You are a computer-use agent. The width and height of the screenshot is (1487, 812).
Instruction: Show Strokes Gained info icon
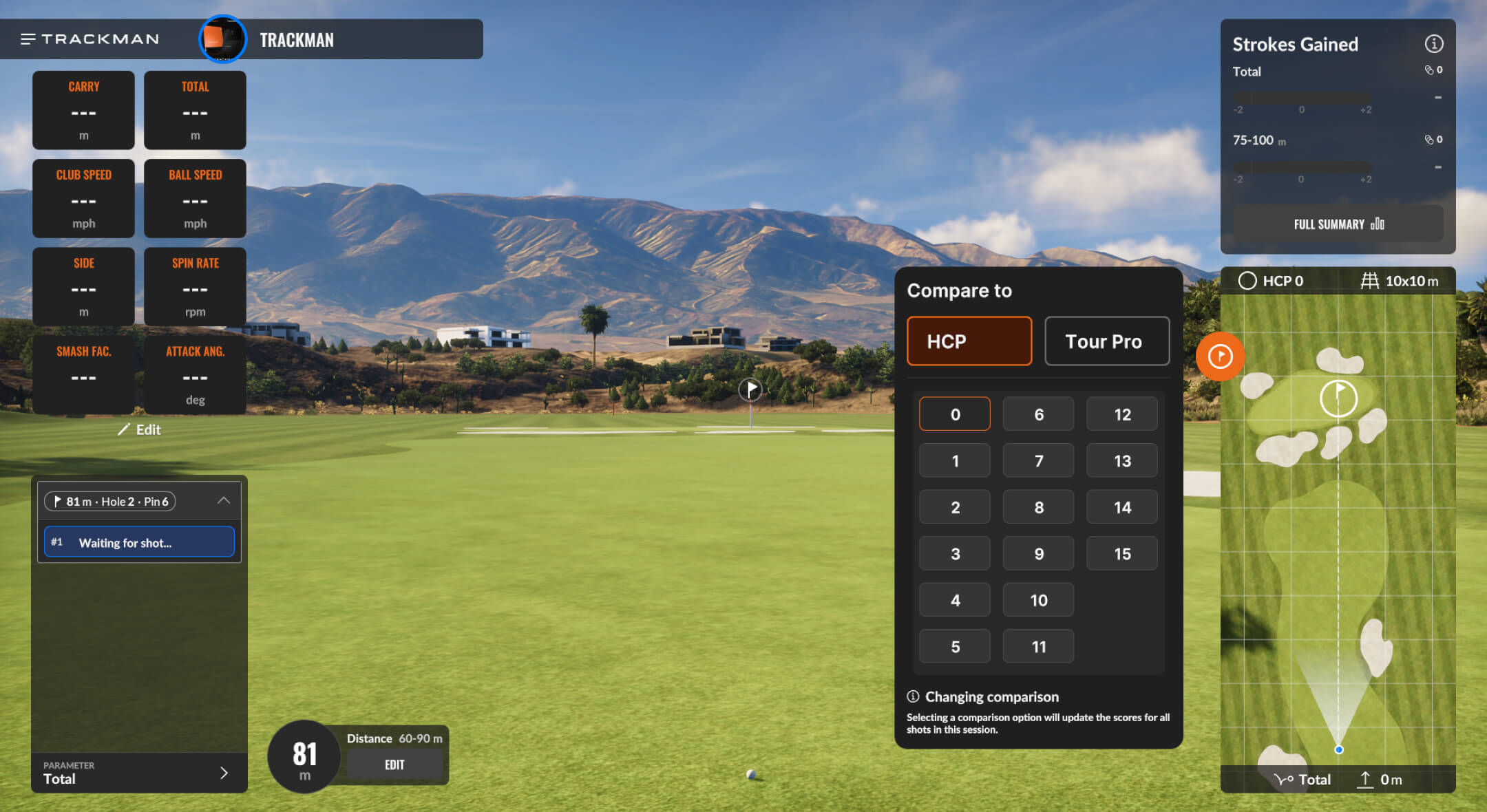1433,44
